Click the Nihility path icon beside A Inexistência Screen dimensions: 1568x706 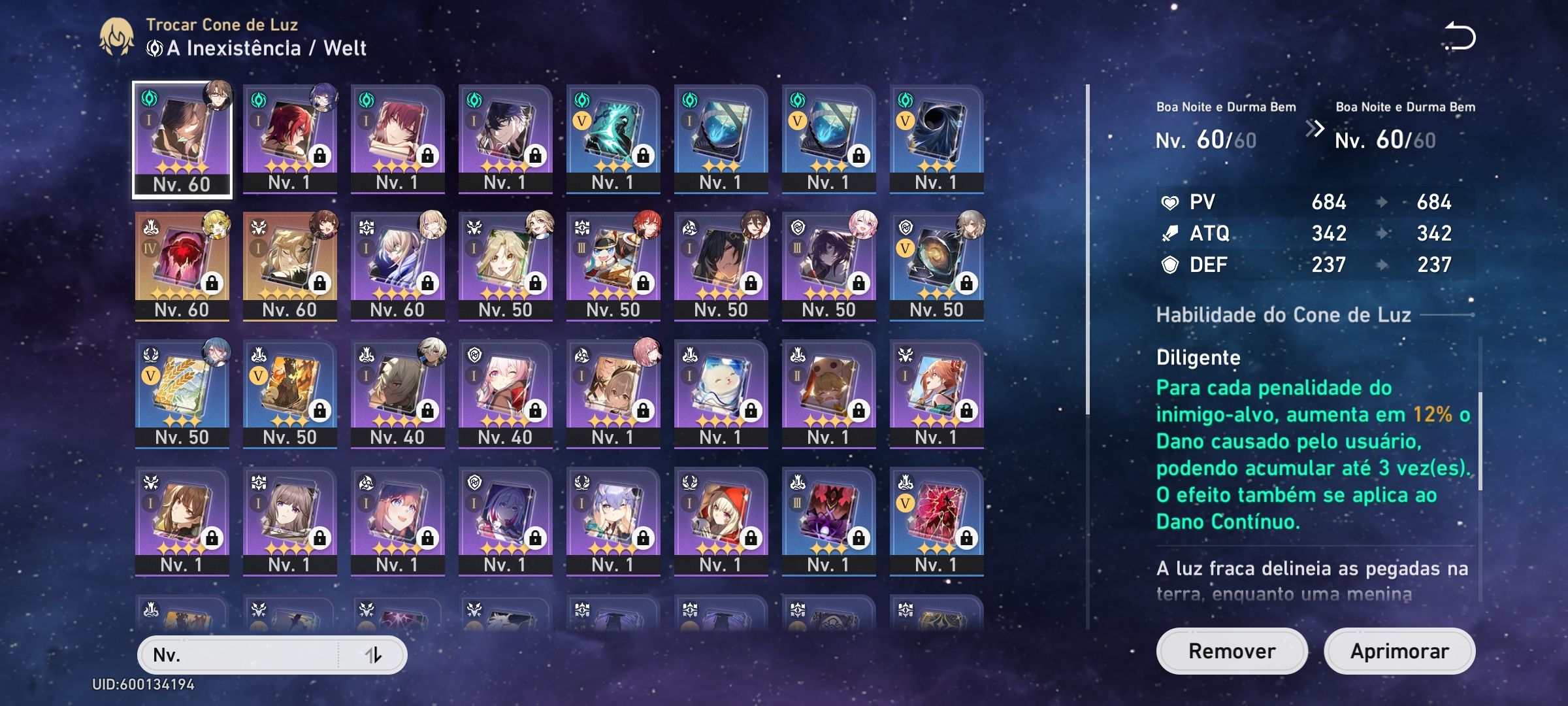point(156,47)
